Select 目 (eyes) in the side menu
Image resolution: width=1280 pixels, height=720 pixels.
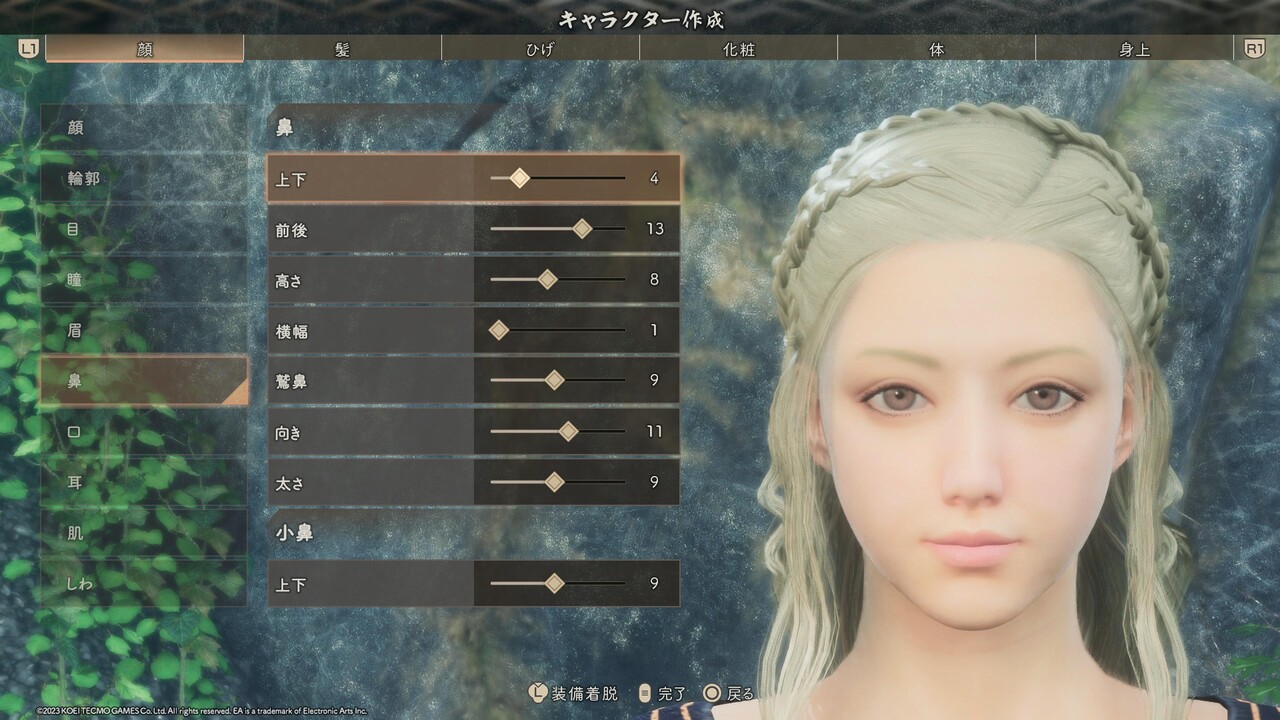pos(143,229)
